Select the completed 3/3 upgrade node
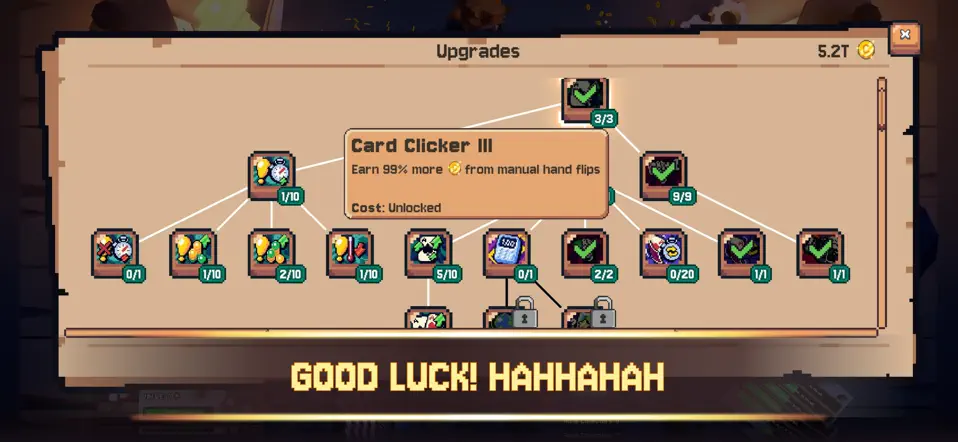Viewport: 958px width, 442px height. point(584,97)
